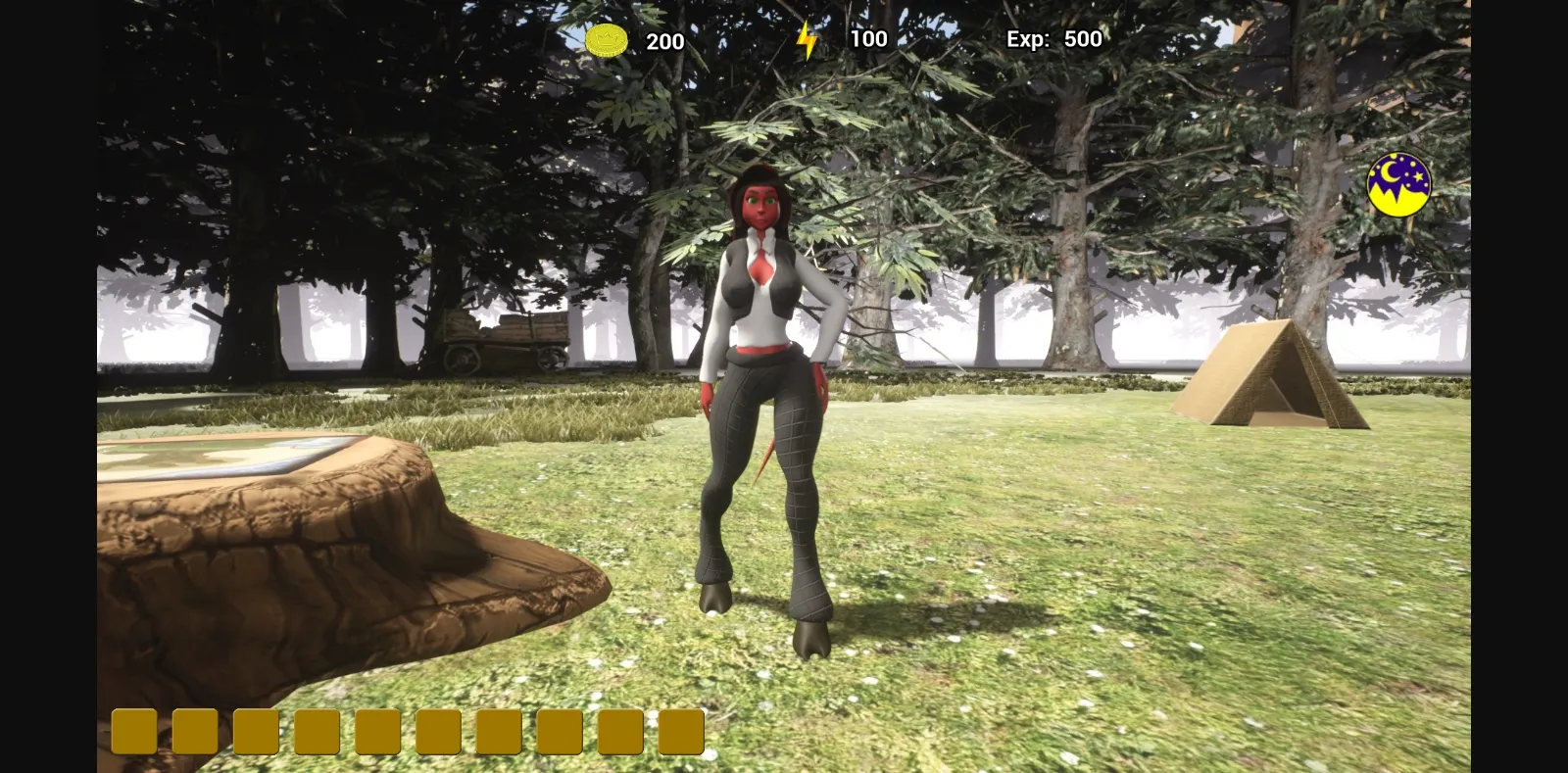Select the last hotbar slot on the right
The height and width of the screenshot is (773, 1568).
tap(681, 730)
